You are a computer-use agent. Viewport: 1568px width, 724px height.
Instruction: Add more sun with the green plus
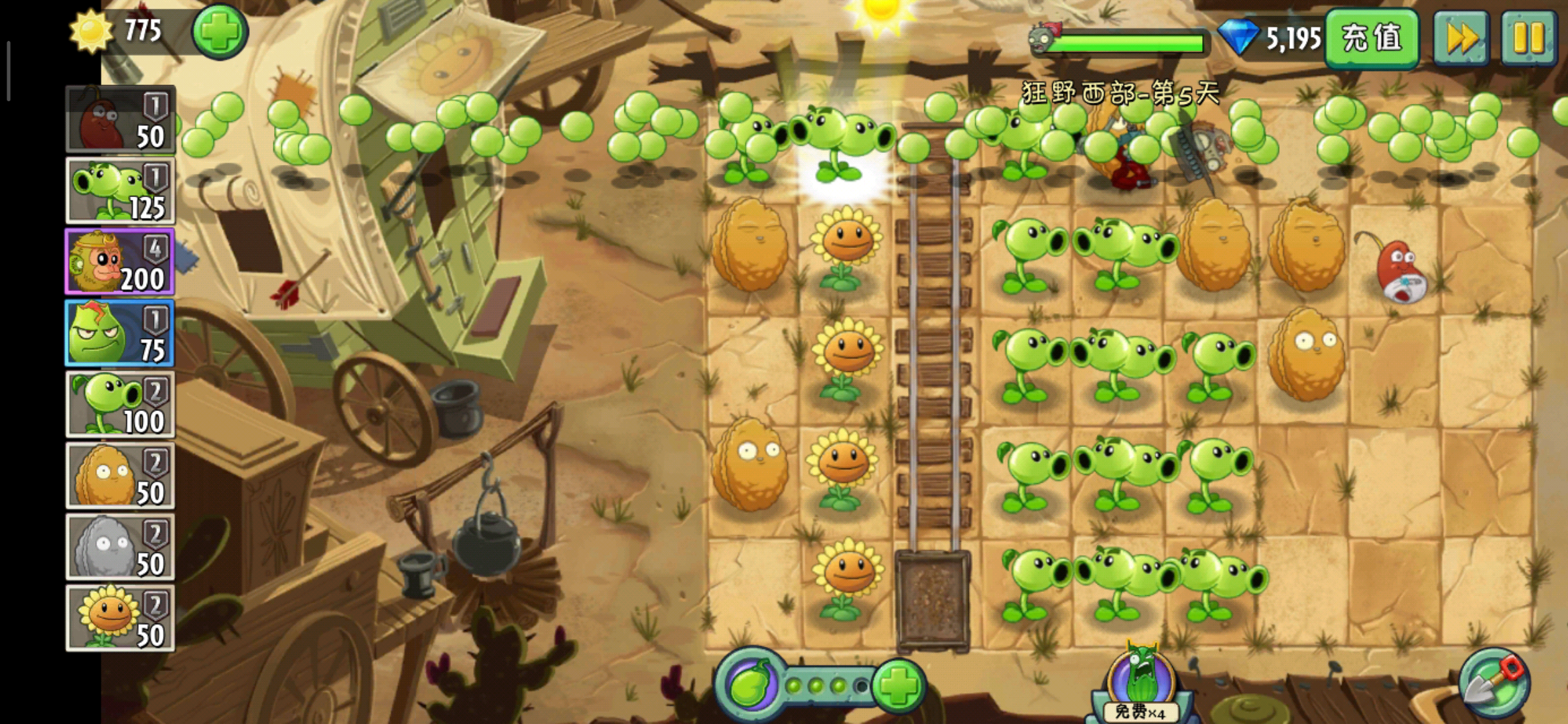220,32
